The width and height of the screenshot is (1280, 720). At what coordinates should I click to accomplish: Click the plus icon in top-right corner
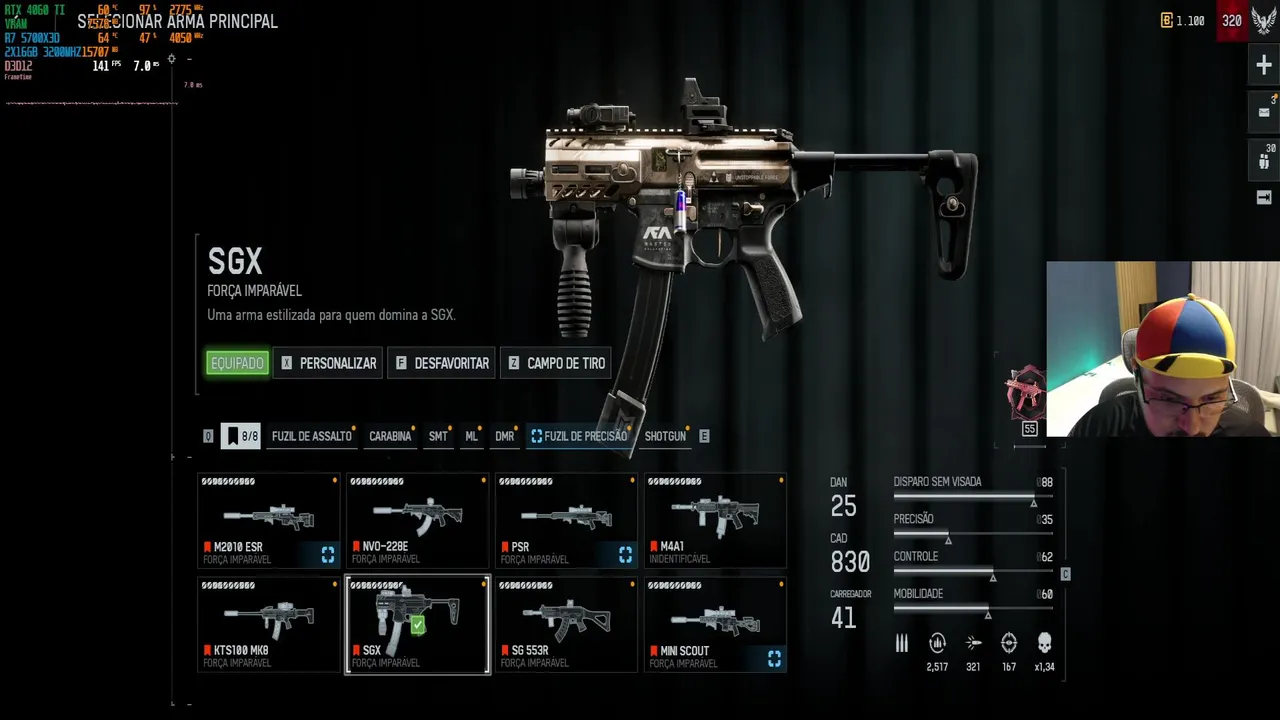[1264, 66]
